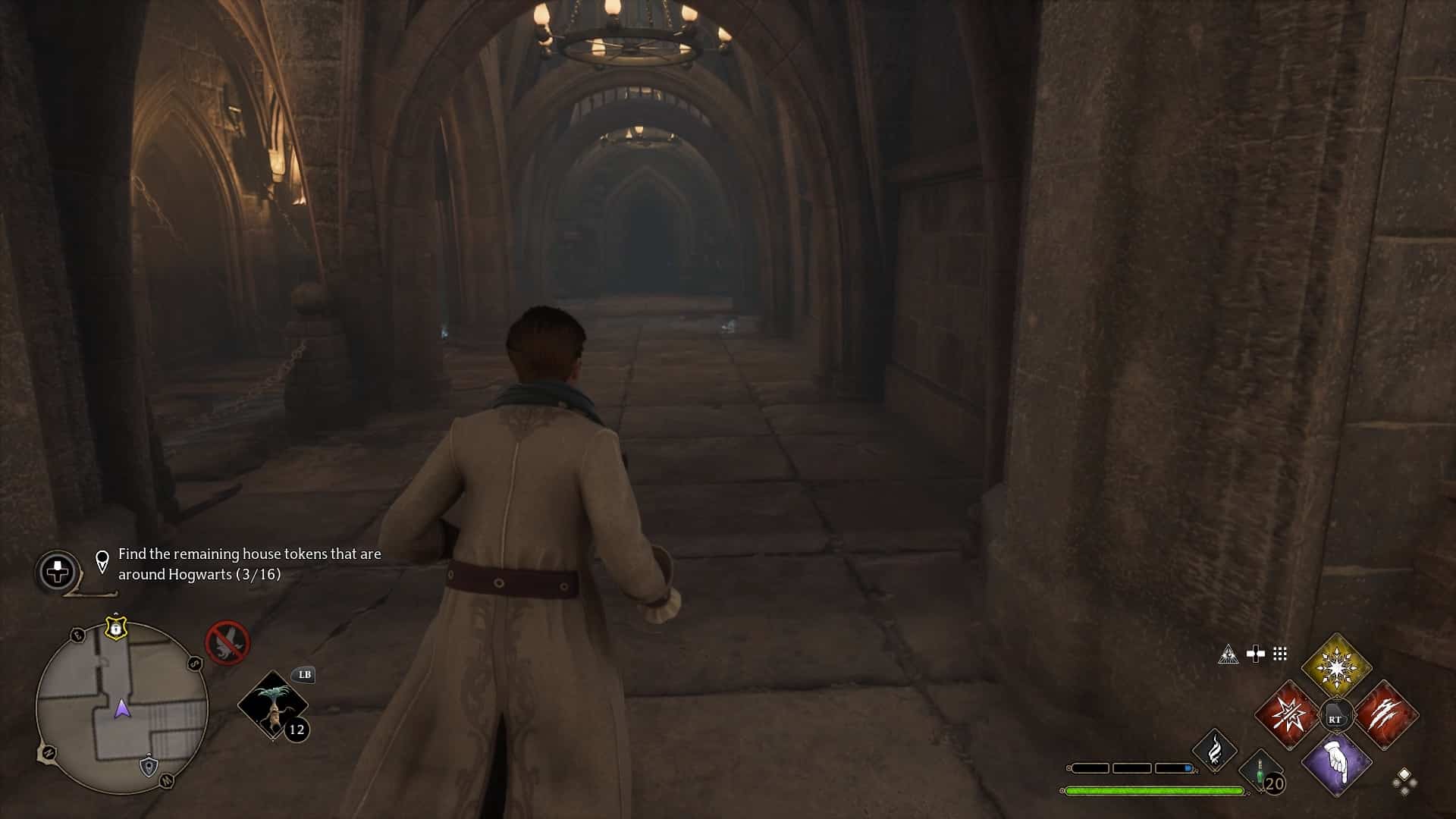Activate the Ancient Magic flame icon
The height and width of the screenshot is (819, 1456).
pos(1215,749)
